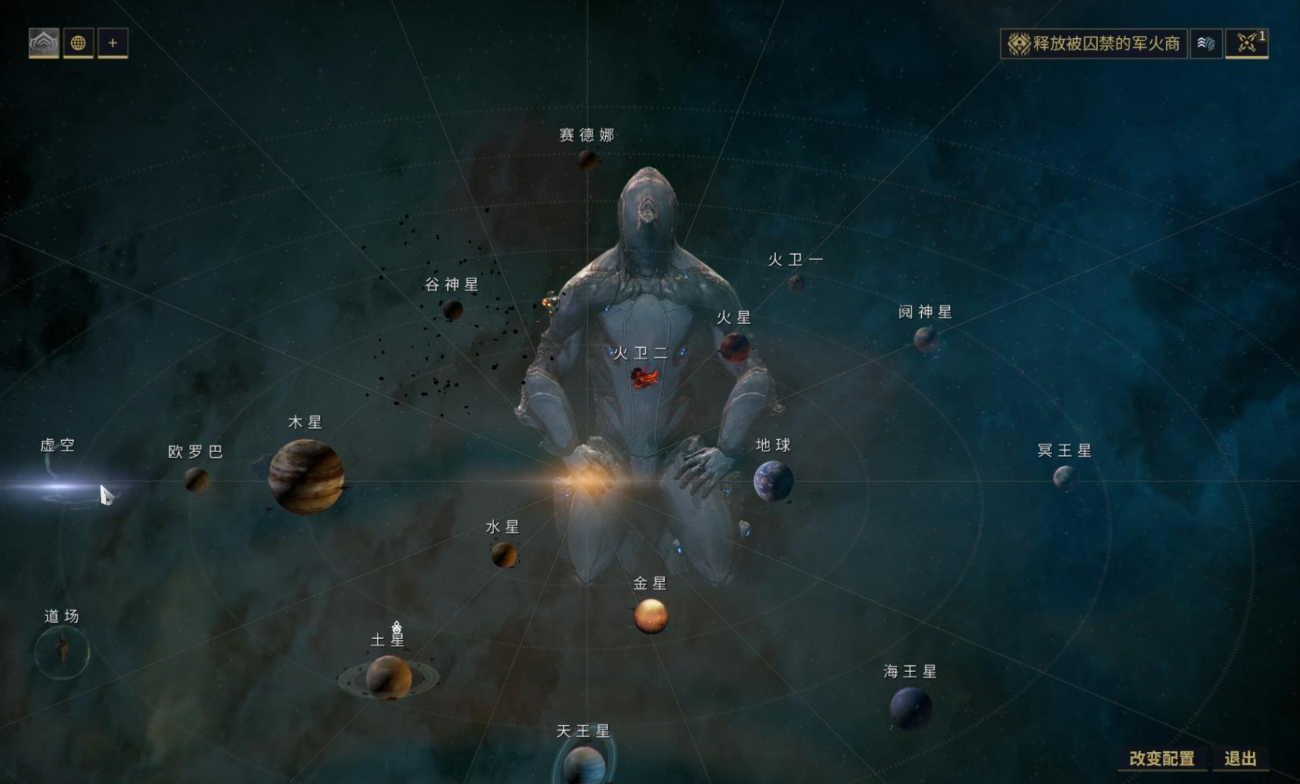Select the 地球 planet node
Image resolution: width=1300 pixels, height=784 pixels.
tap(773, 481)
